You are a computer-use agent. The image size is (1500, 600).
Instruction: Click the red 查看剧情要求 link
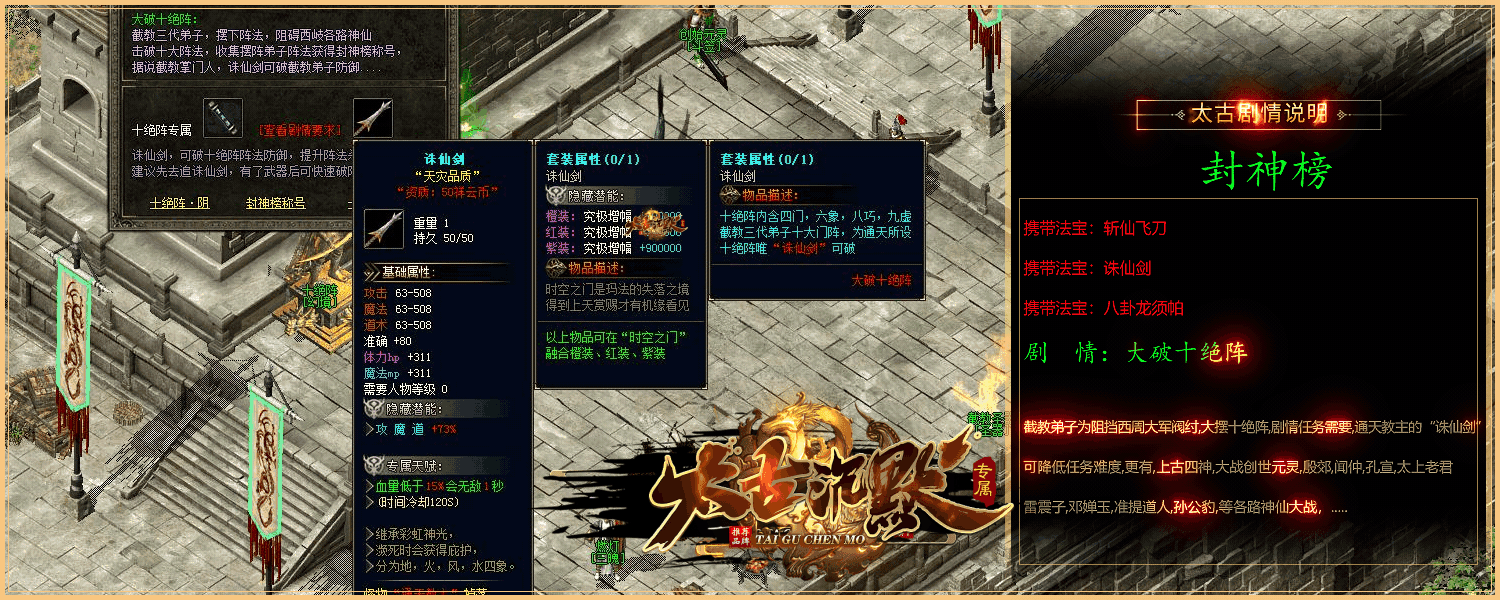tap(300, 130)
